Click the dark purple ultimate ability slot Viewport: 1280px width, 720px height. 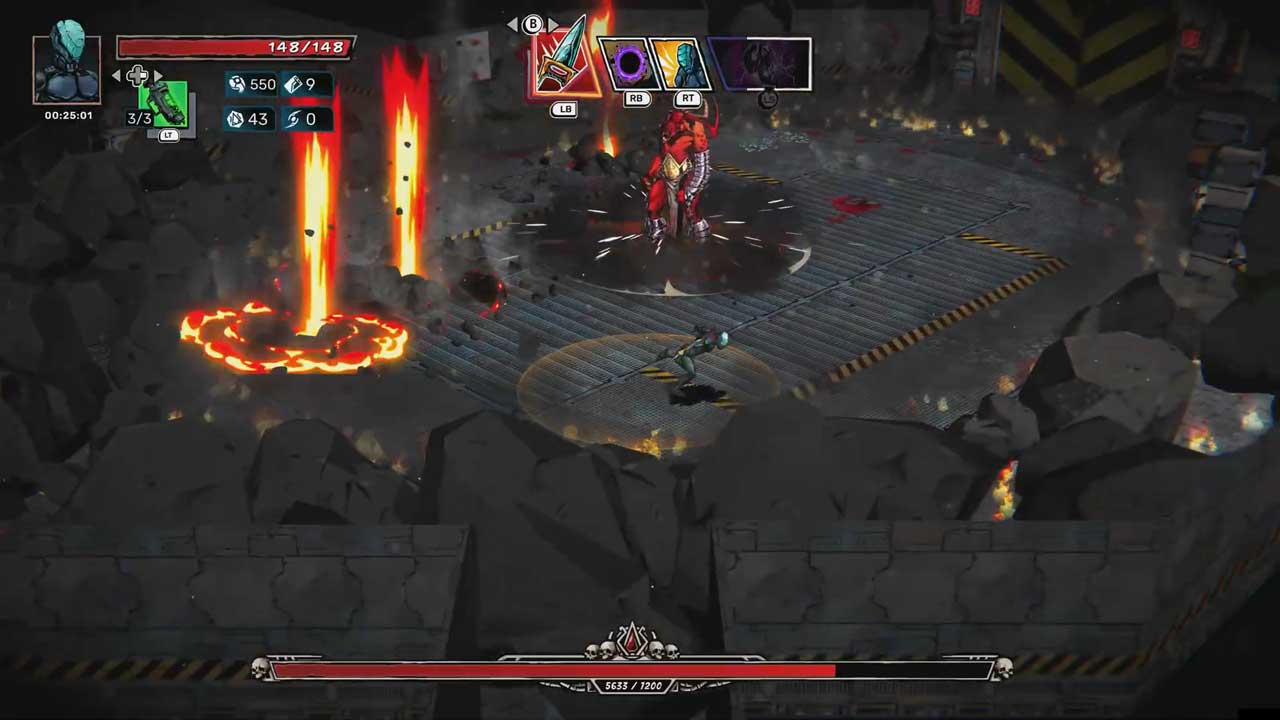(763, 65)
